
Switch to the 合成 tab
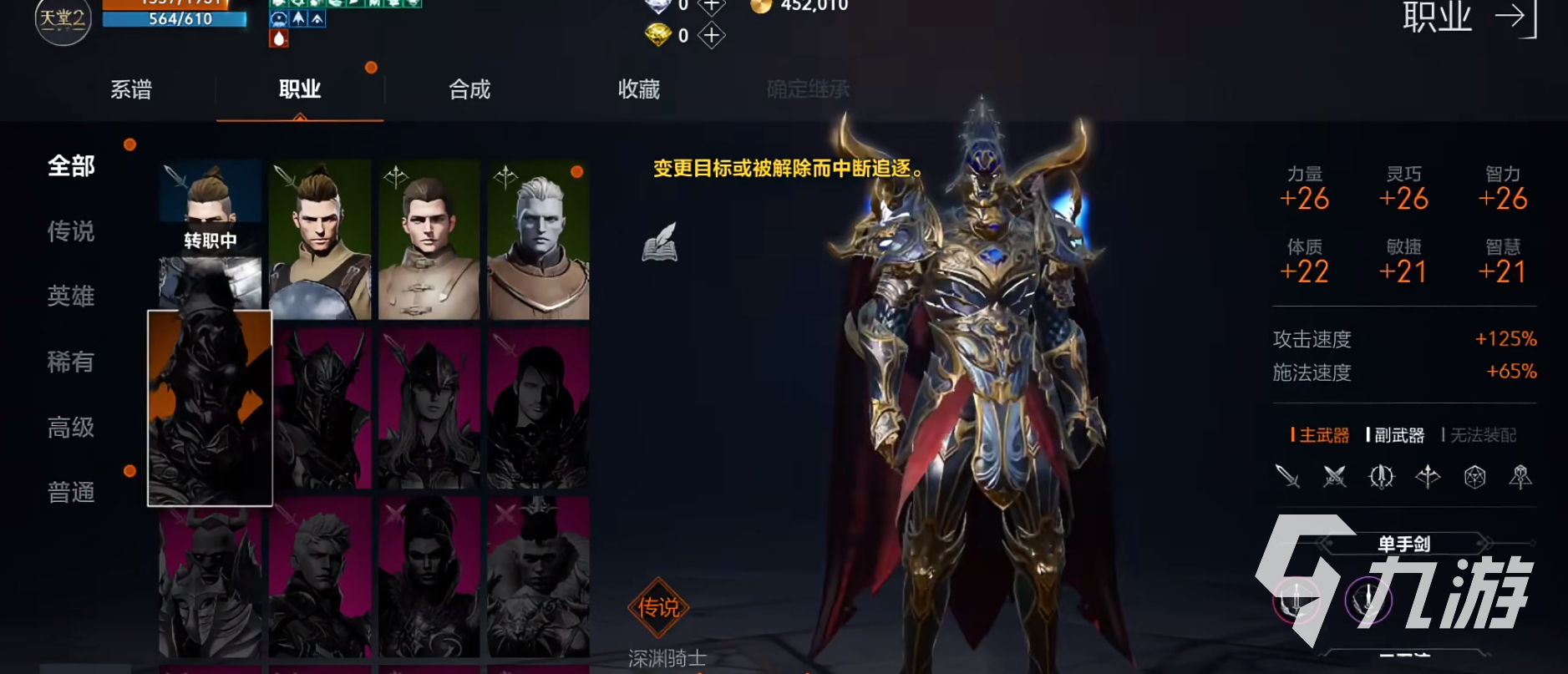coord(470,89)
